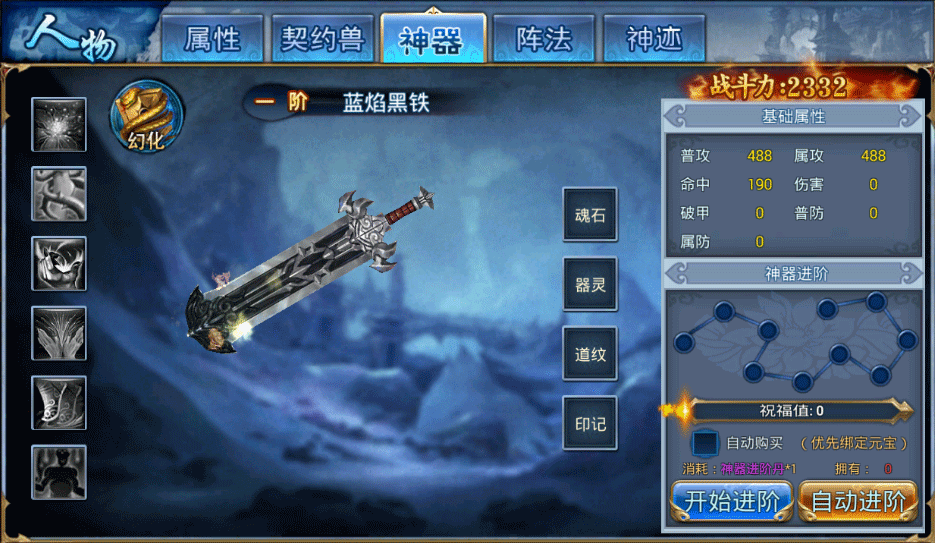Select the 印记 button
The width and height of the screenshot is (935, 543).
590,423
